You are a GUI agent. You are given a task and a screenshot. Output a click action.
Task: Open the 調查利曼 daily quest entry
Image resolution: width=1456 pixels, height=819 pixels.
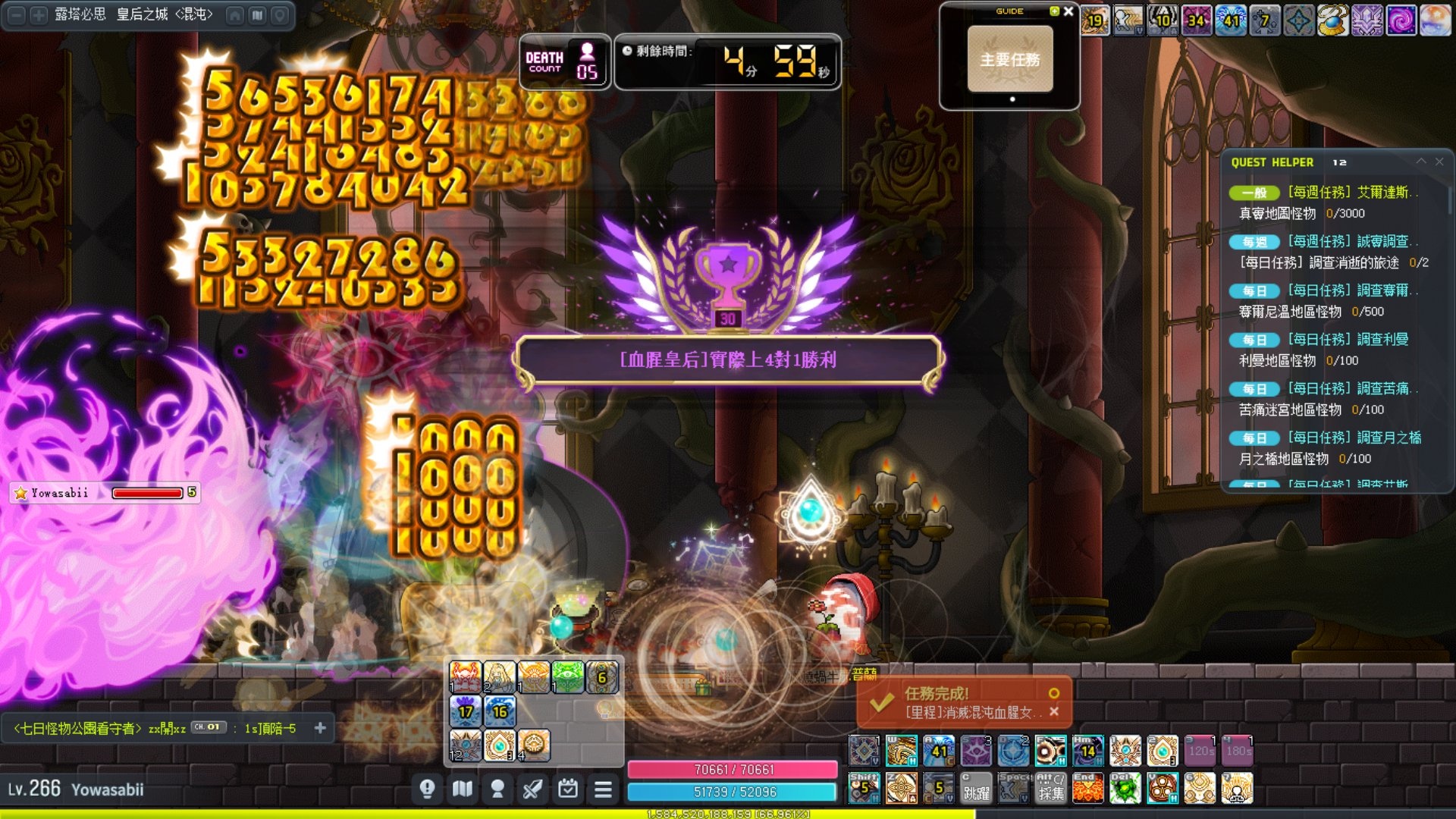point(1348,339)
